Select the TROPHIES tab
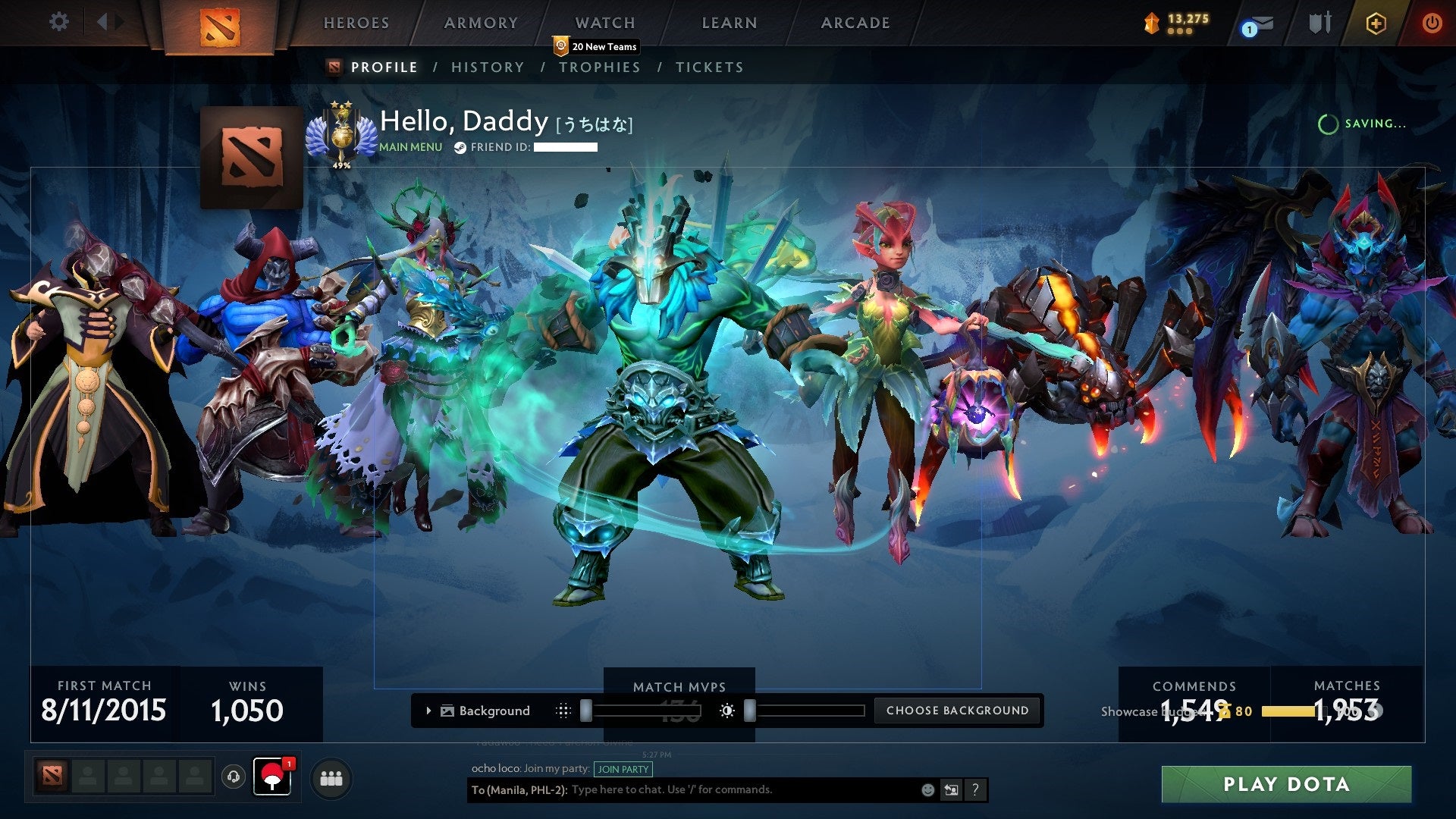1456x819 pixels. click(600, 67)
